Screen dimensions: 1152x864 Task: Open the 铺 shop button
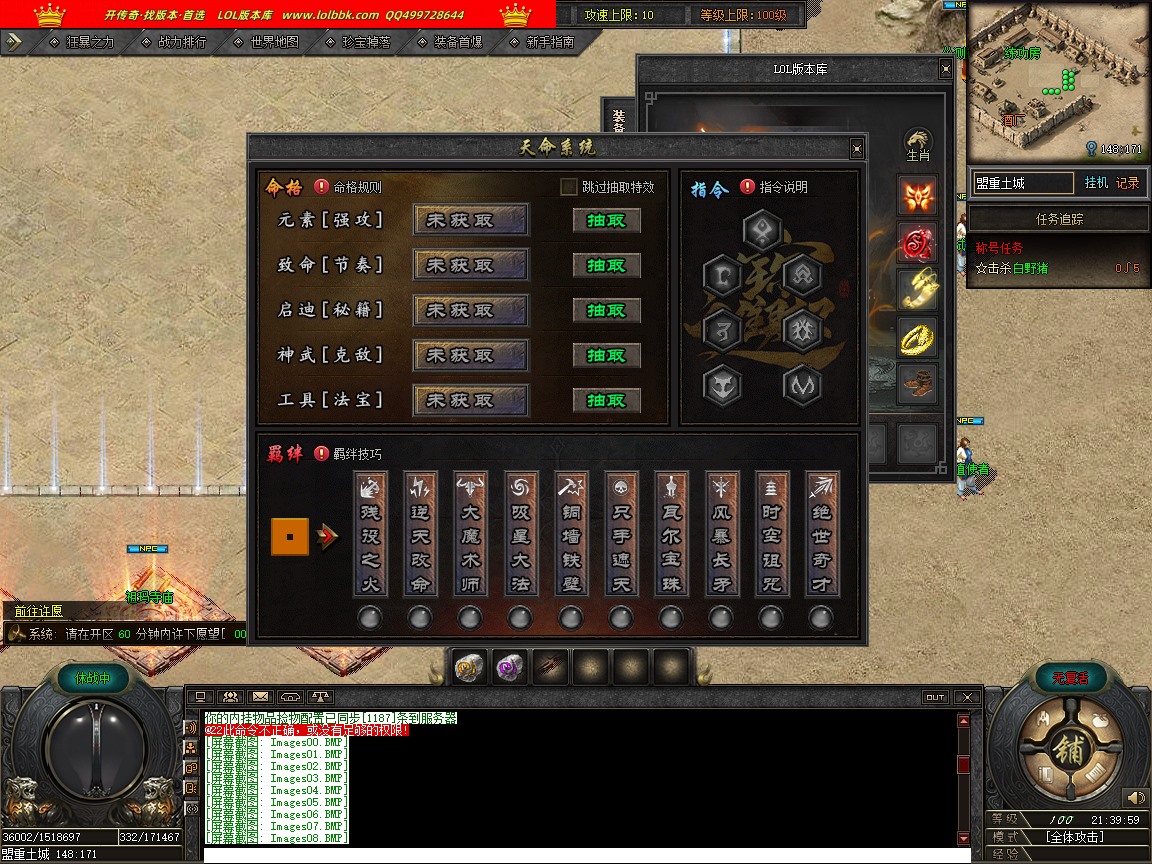pos(1067,752)
